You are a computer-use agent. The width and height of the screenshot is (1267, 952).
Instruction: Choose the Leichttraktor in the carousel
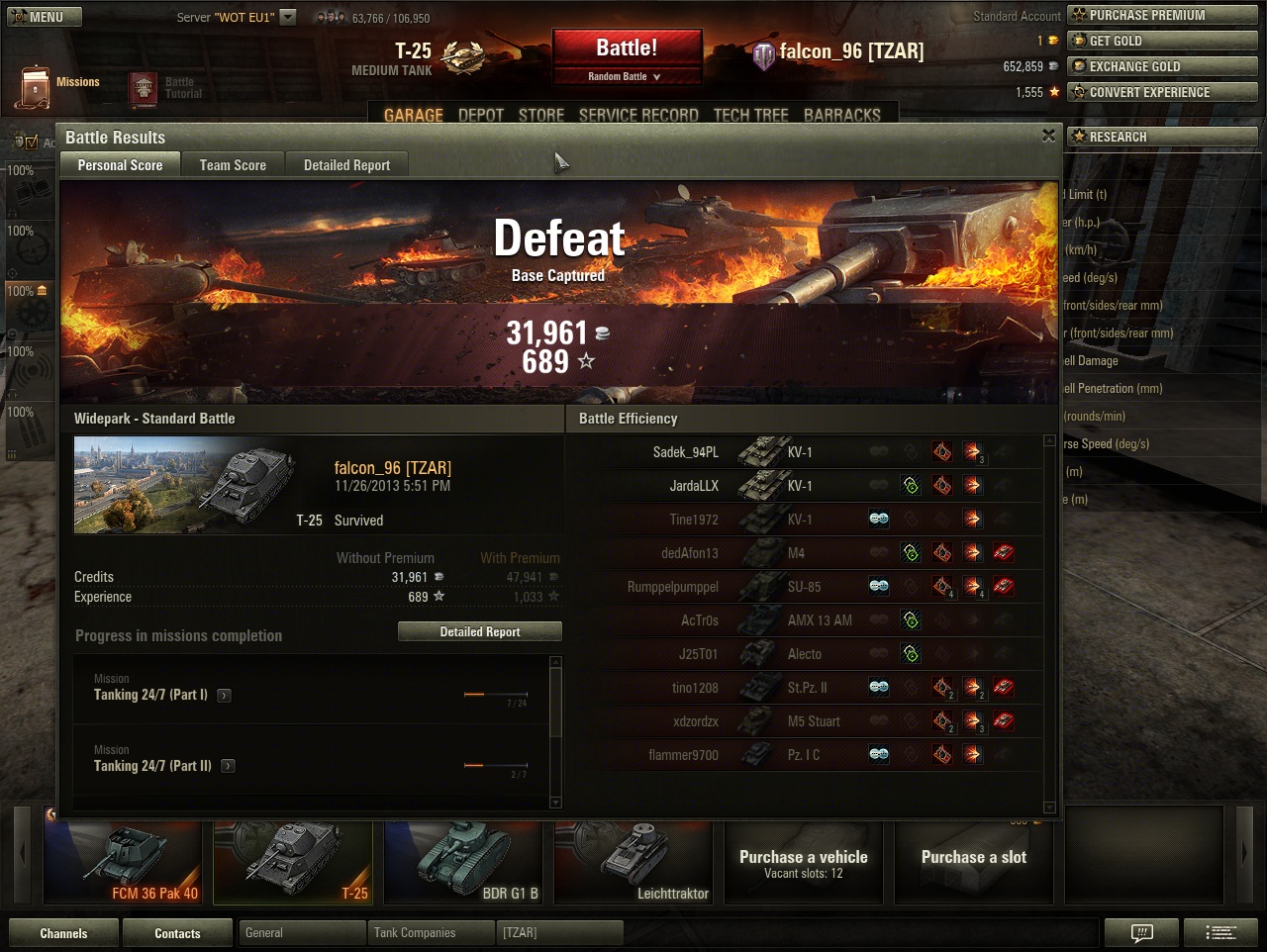point(633,862)
